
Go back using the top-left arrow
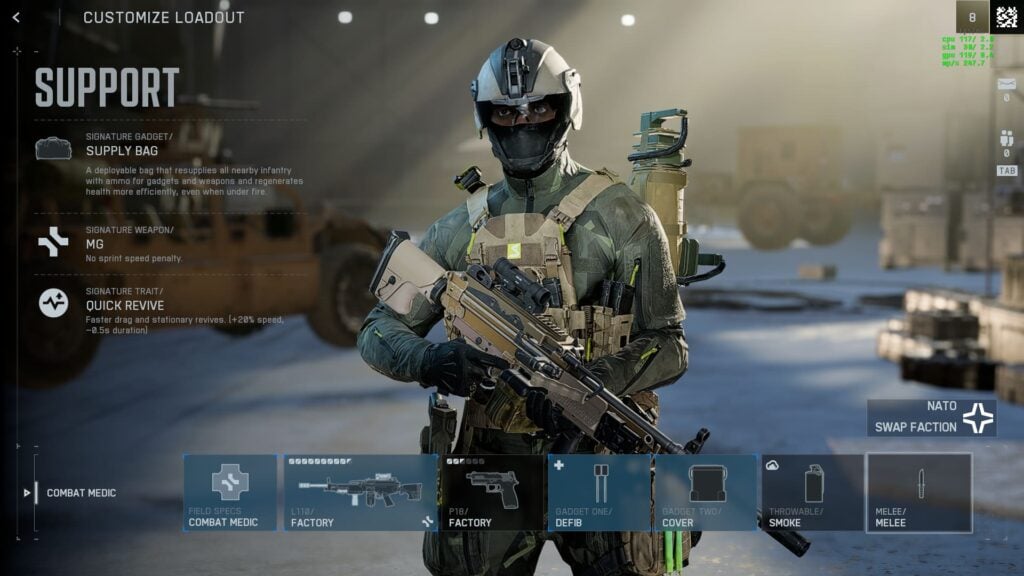point(16,17)
